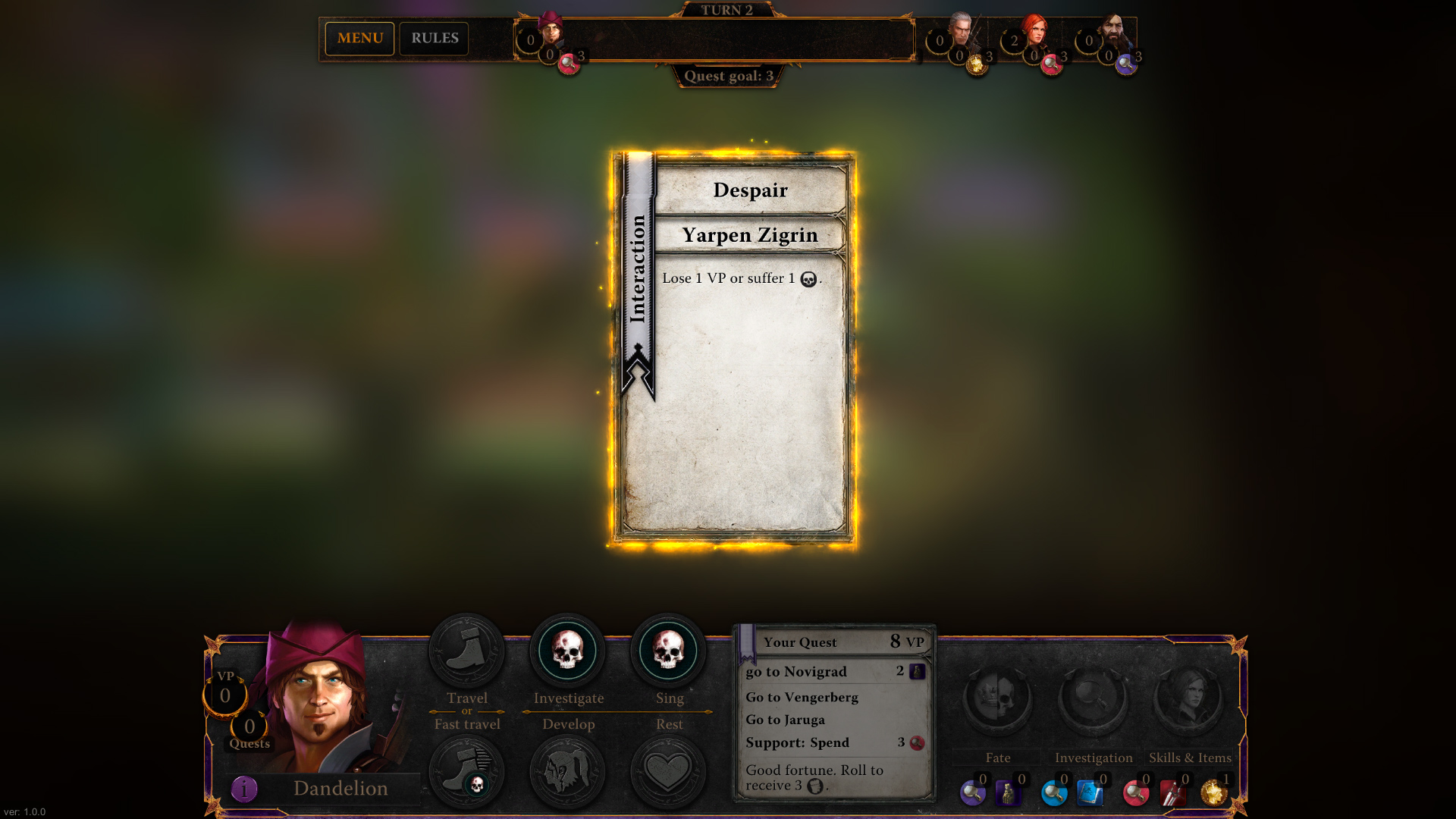This screenshot has height=819, width=1456.
Task: Select the Skills & Items character slot
Action: 1191,698
